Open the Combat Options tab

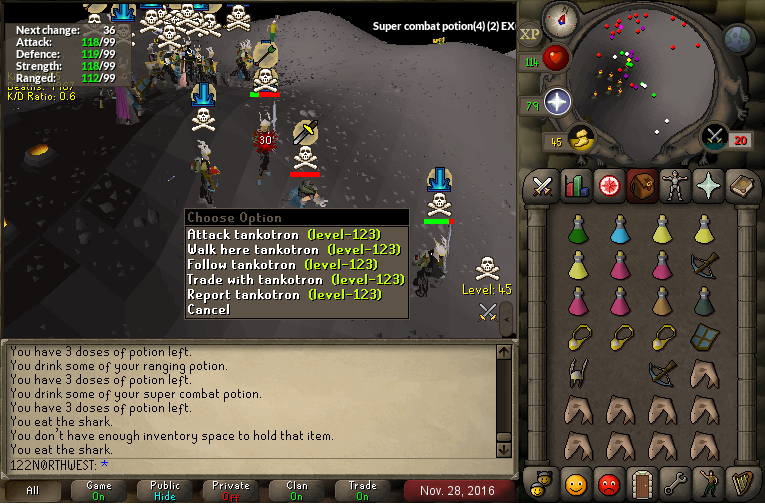[543, 186]
